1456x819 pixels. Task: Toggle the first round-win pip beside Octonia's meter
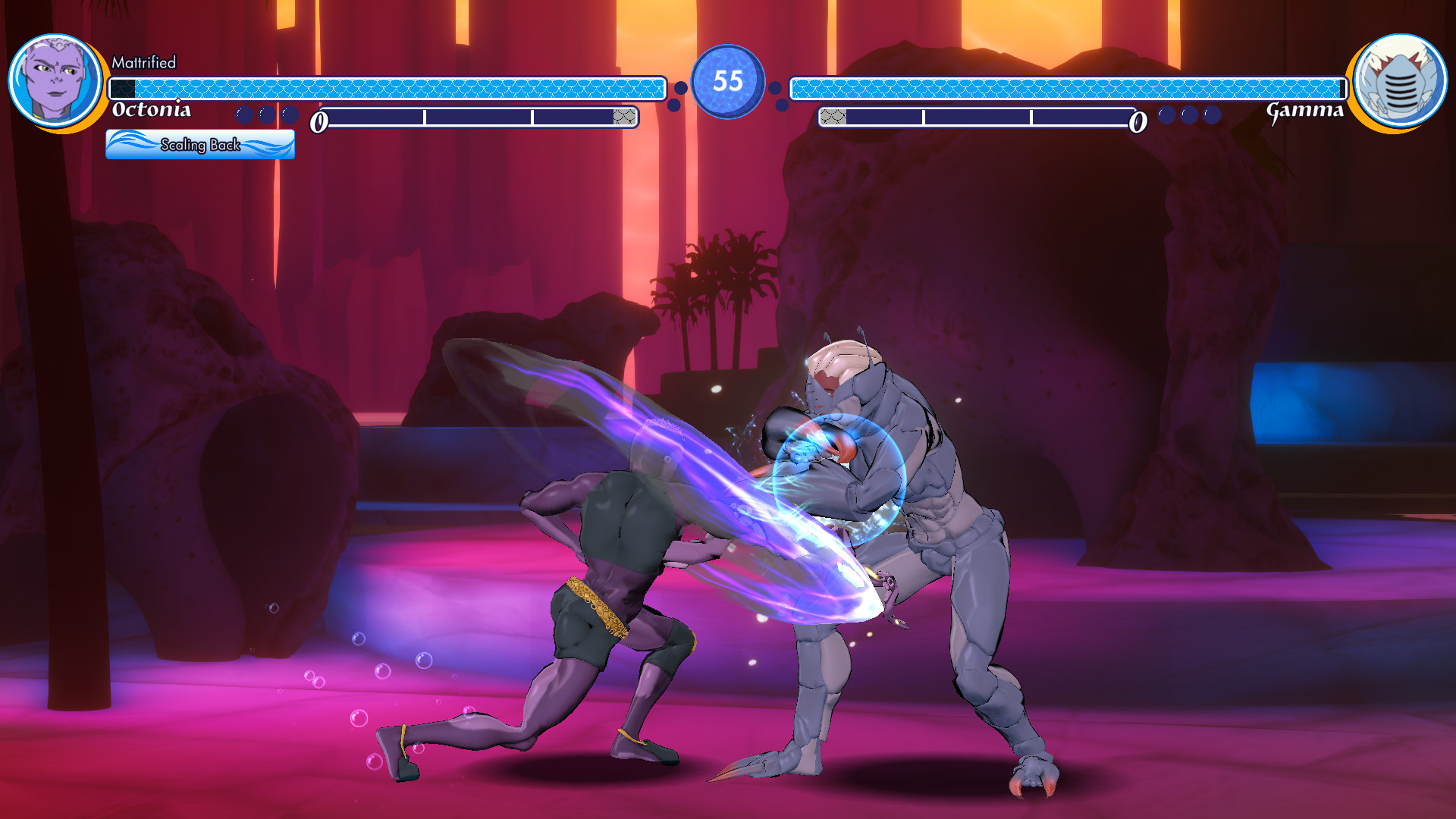(244, 115)
